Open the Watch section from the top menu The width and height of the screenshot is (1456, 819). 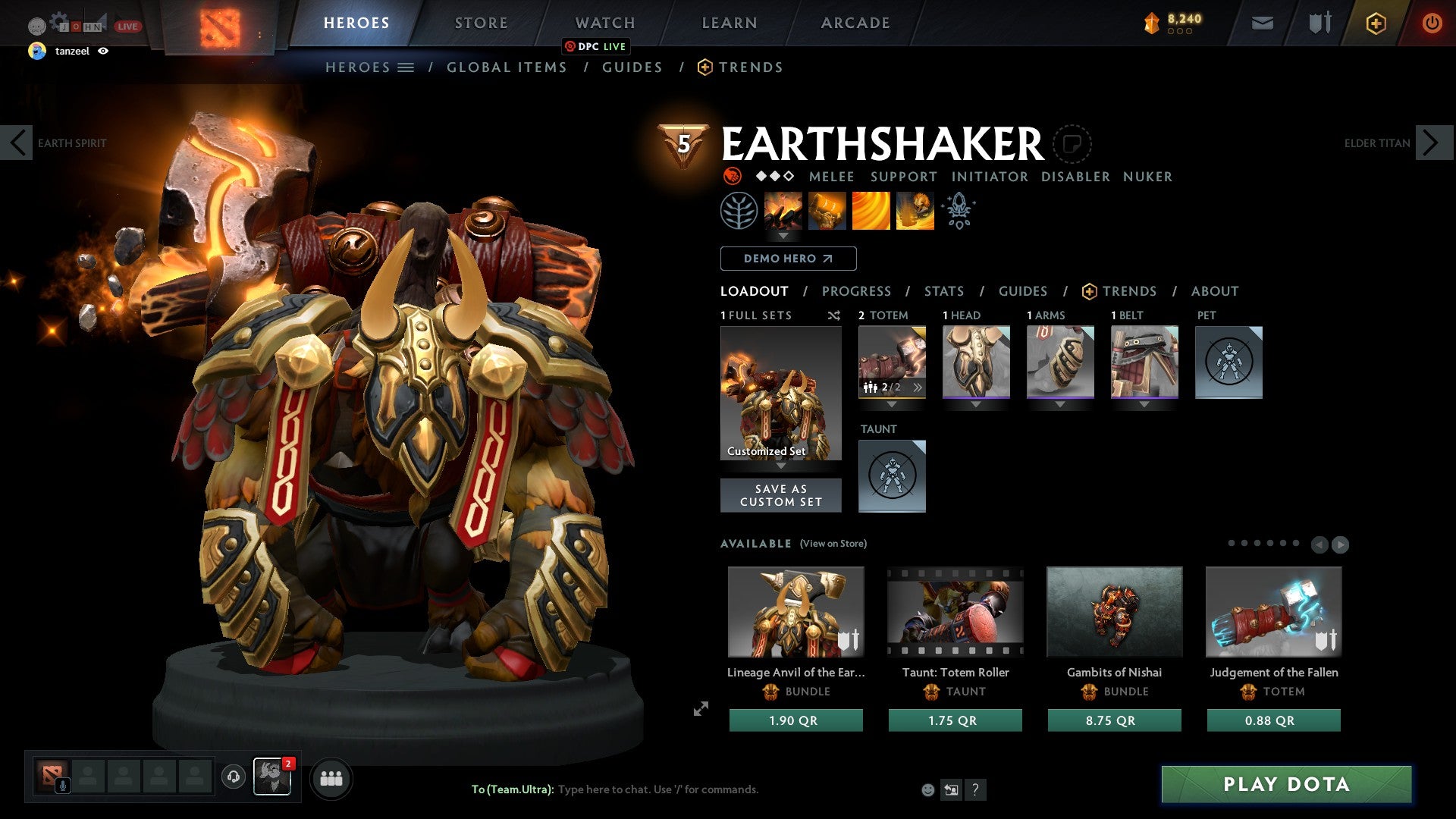(x=604, y=23)
